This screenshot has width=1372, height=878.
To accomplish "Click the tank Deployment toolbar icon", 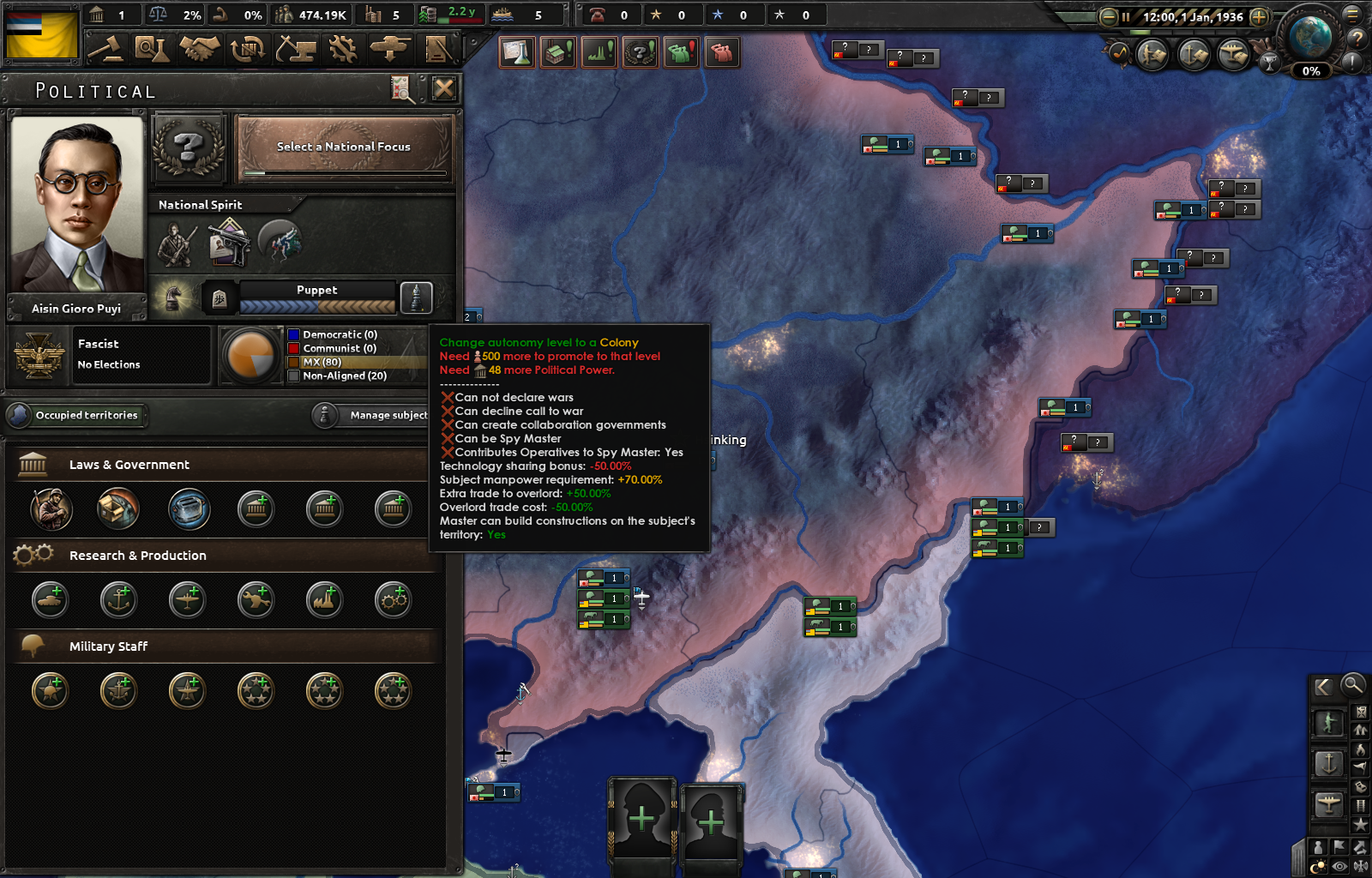I will point(392,49).
